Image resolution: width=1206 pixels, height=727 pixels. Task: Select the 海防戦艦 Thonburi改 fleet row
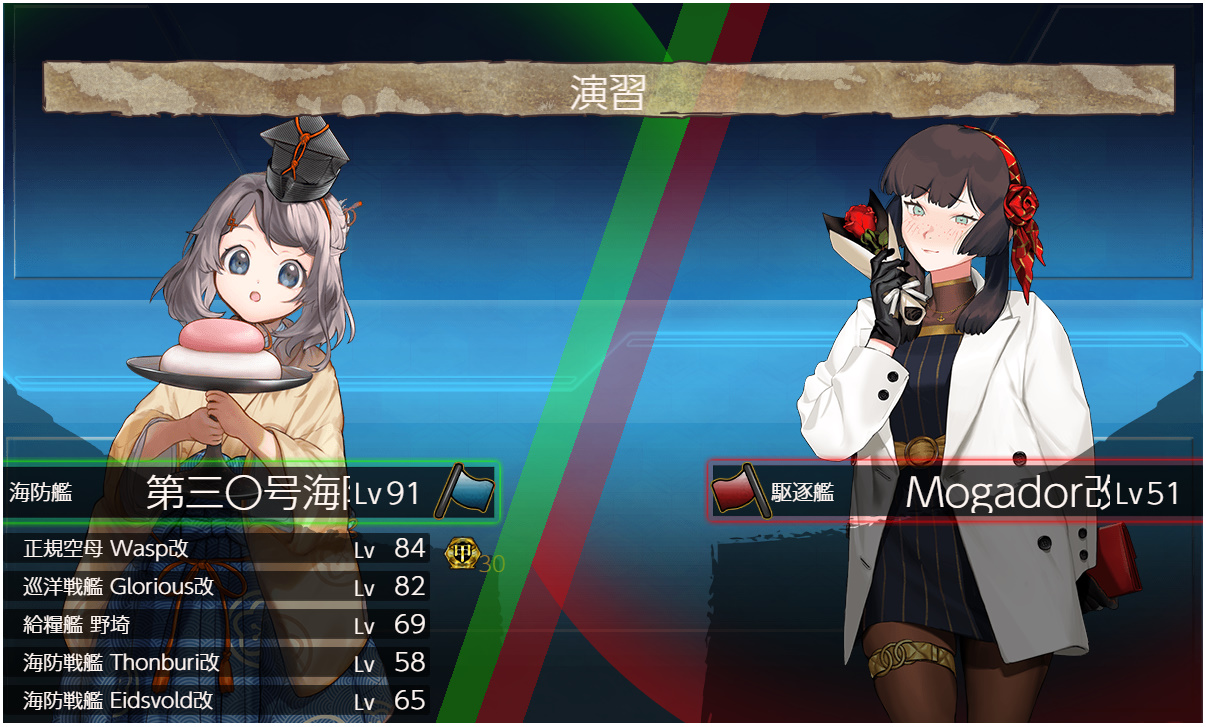(220, 663)
